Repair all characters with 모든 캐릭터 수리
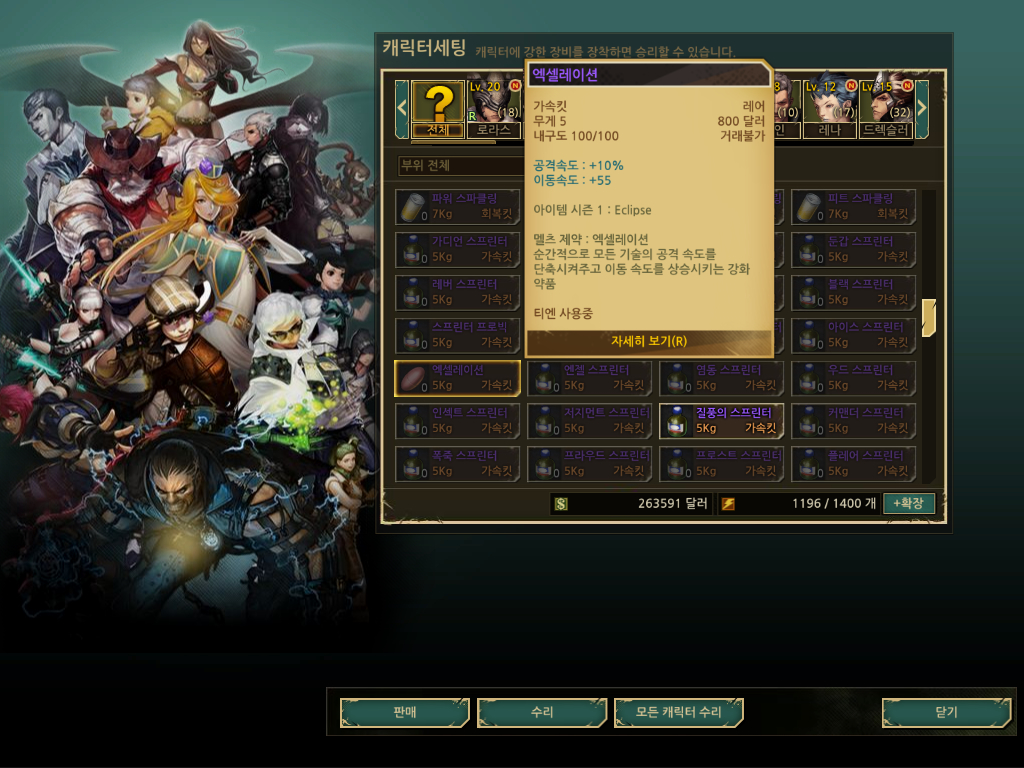Viewport: 1024px width, 768px height. point(679,712)
